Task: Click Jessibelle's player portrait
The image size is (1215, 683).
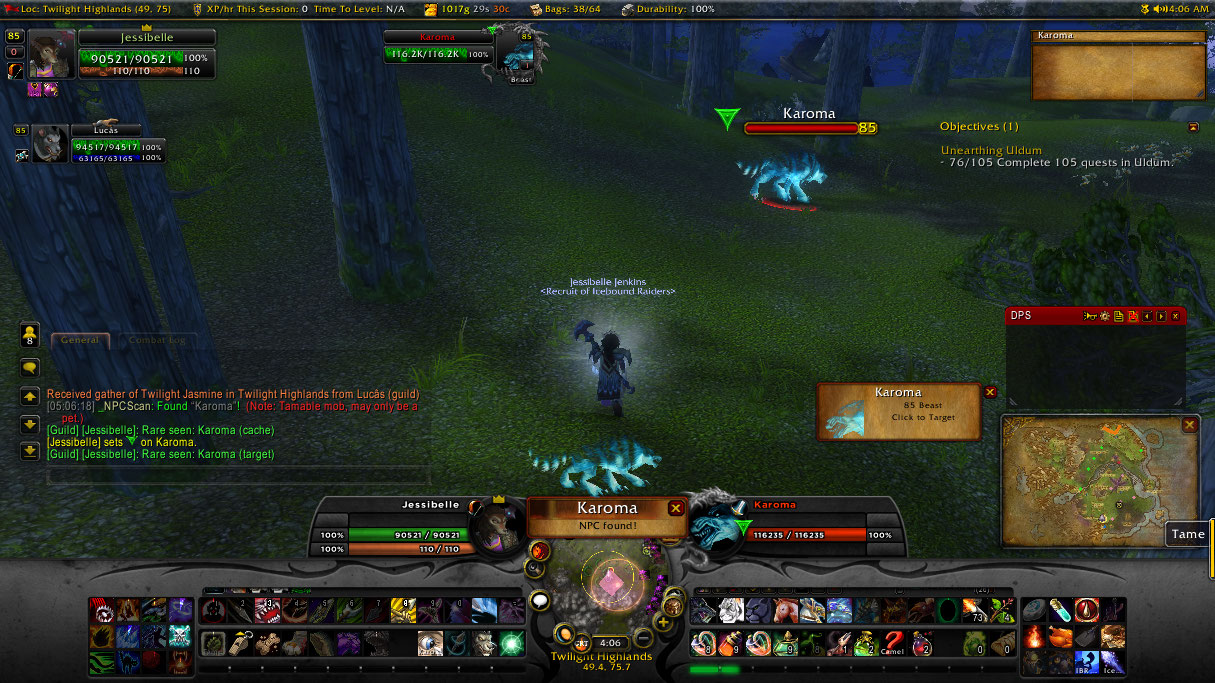Action: coord(51,53)
